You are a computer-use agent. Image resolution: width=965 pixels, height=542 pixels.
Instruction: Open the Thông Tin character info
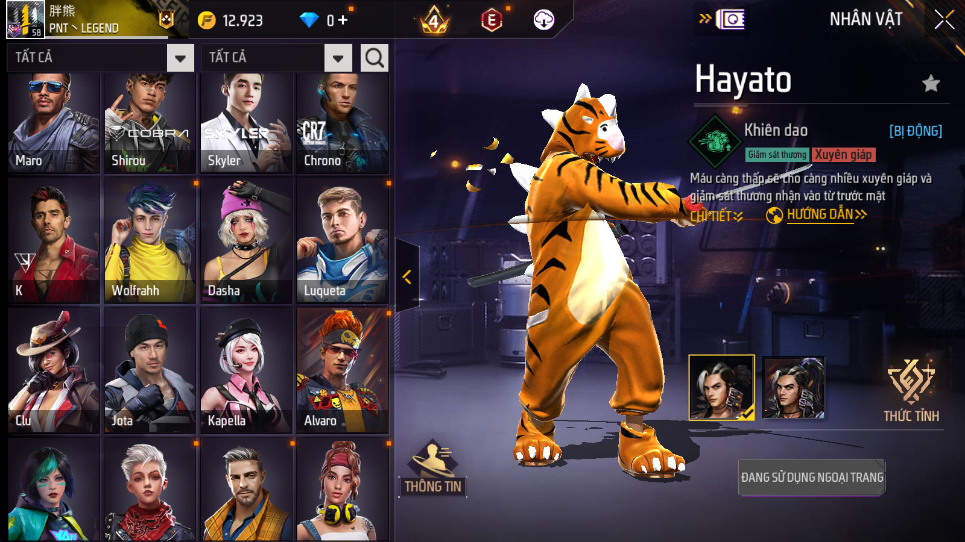pos(433,468)
